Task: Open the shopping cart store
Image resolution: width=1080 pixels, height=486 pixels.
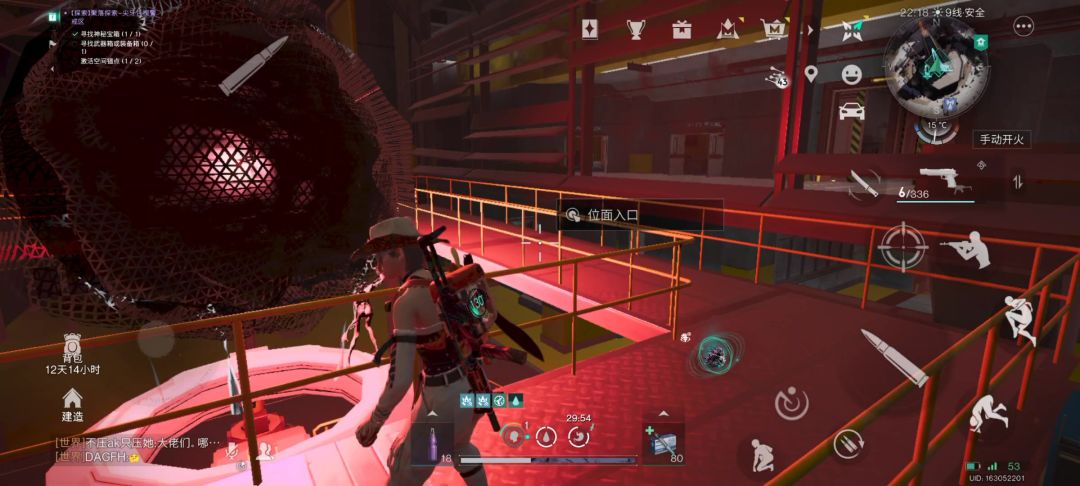Action: (x=773, y=30)
